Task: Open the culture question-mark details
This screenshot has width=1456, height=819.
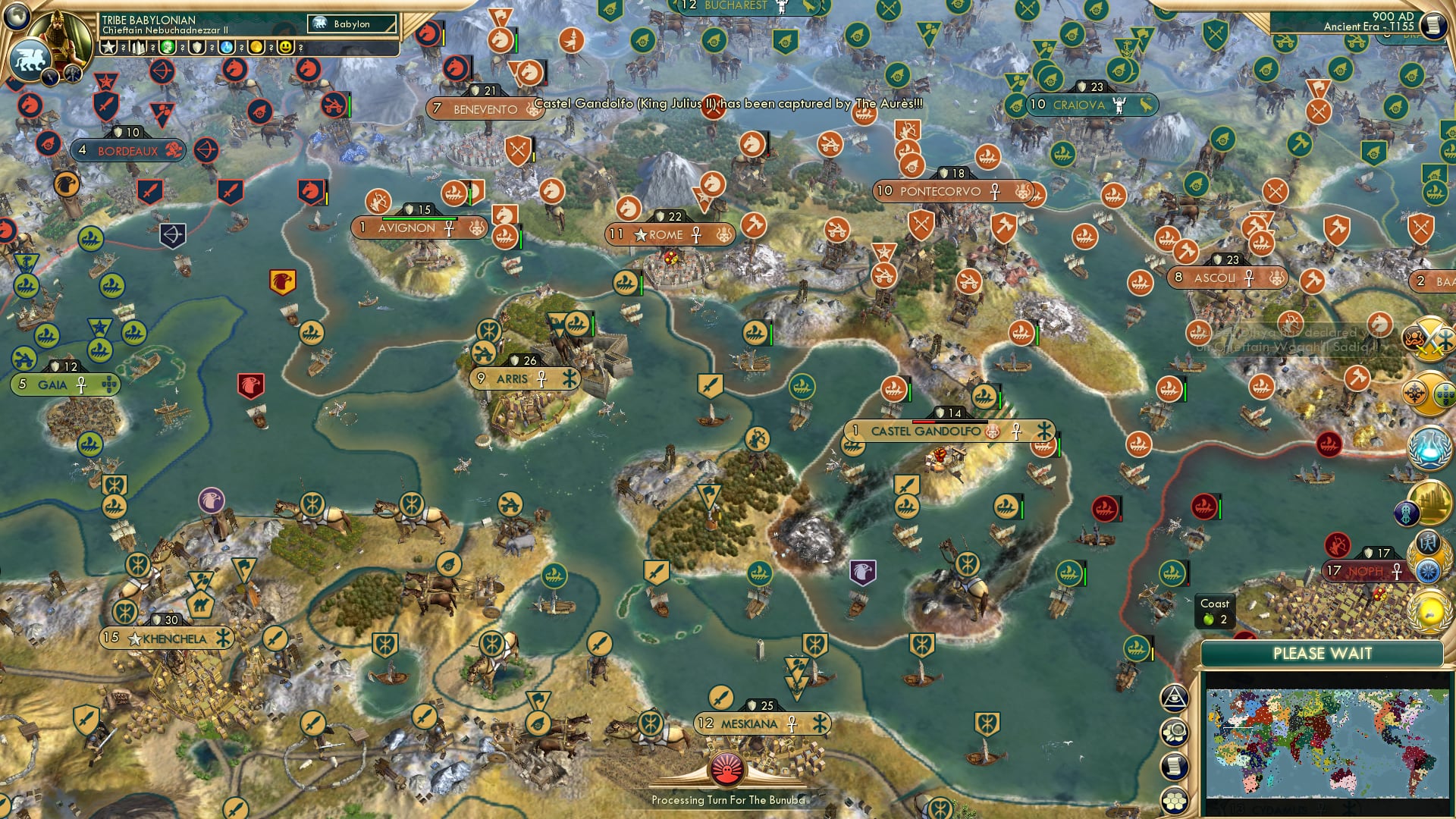Action: pyautogui.click(x=181, y=47)
